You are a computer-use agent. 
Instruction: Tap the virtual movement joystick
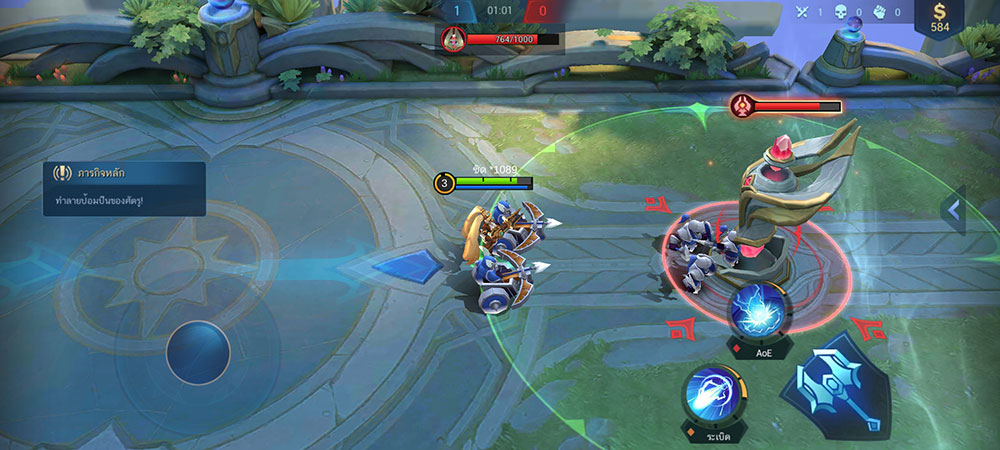[x=198, y=352]
